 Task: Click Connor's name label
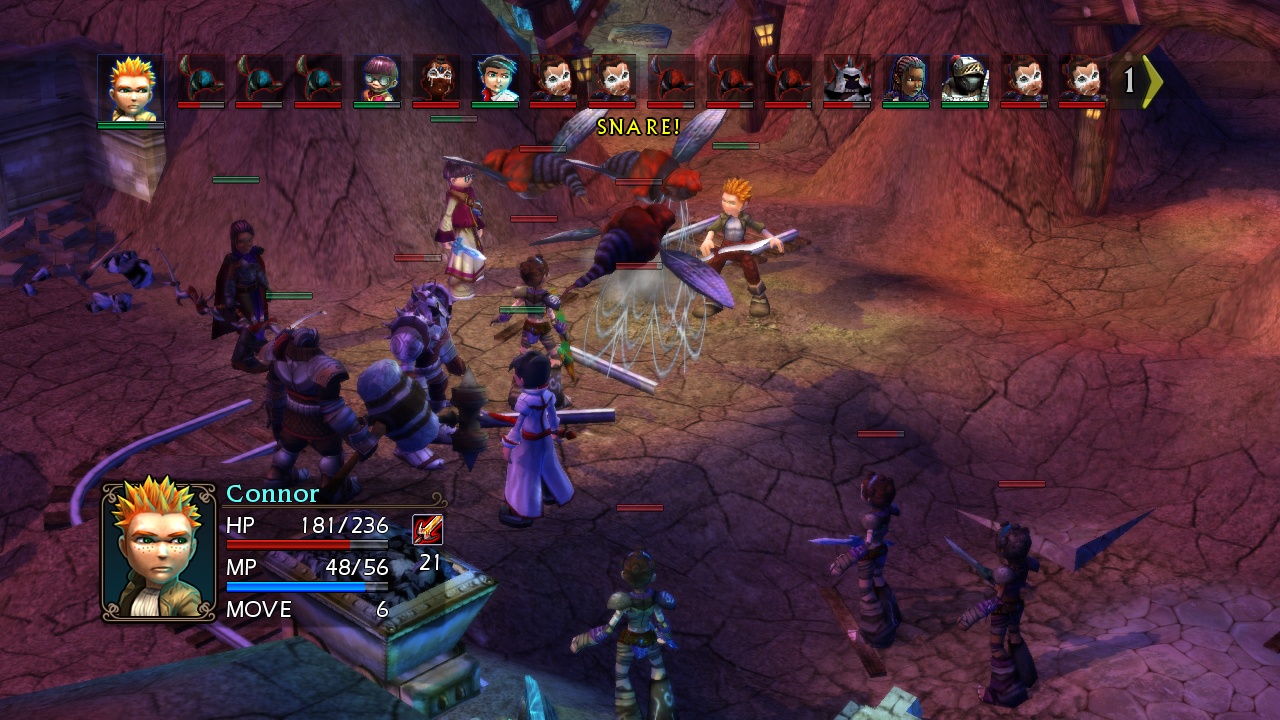(x=272, y=493)
